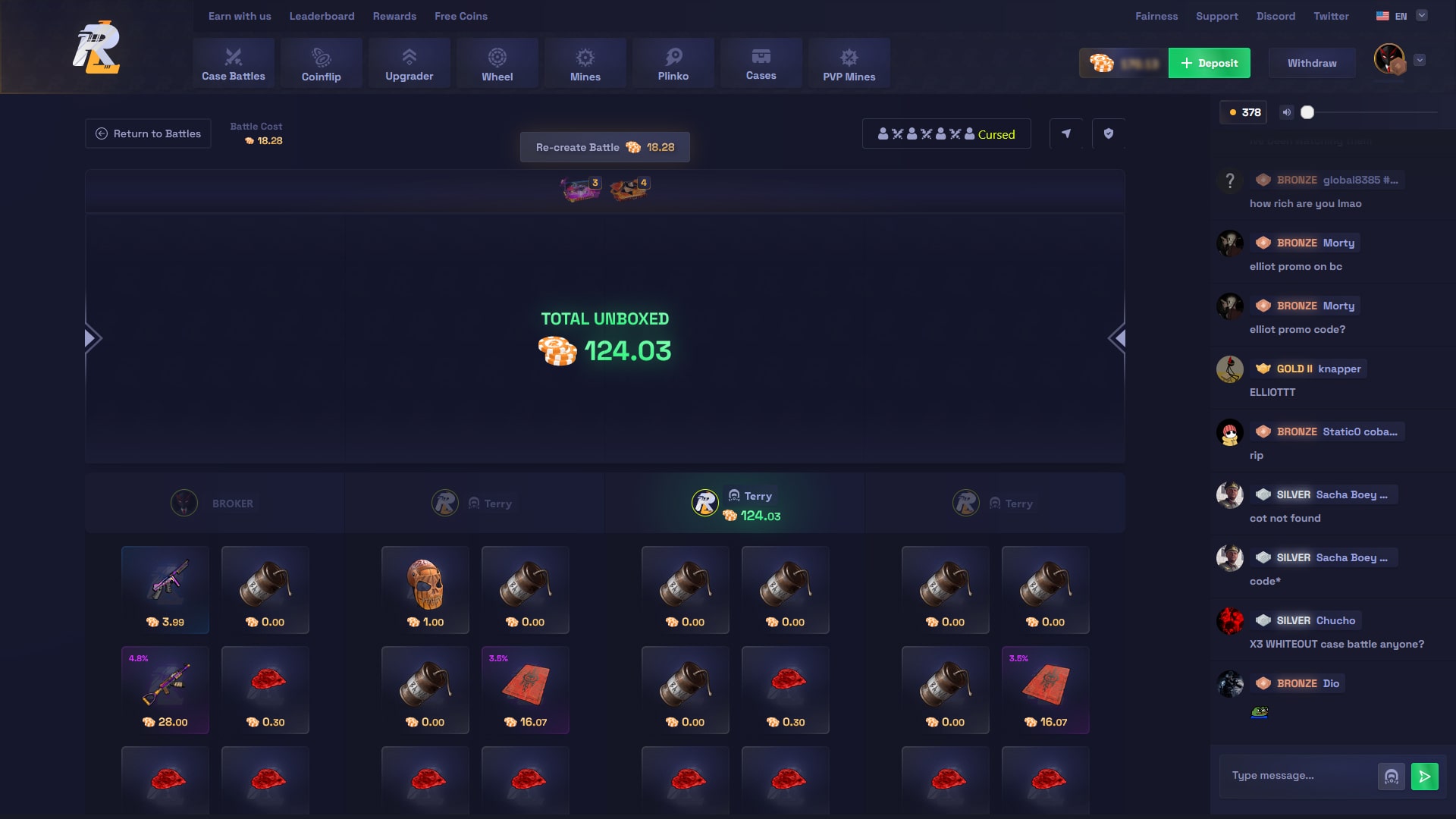The width and height of the screenshot is (1456, 819).
Task: Open the fairness shield icon for this battle
Action: pos(1109,133)
